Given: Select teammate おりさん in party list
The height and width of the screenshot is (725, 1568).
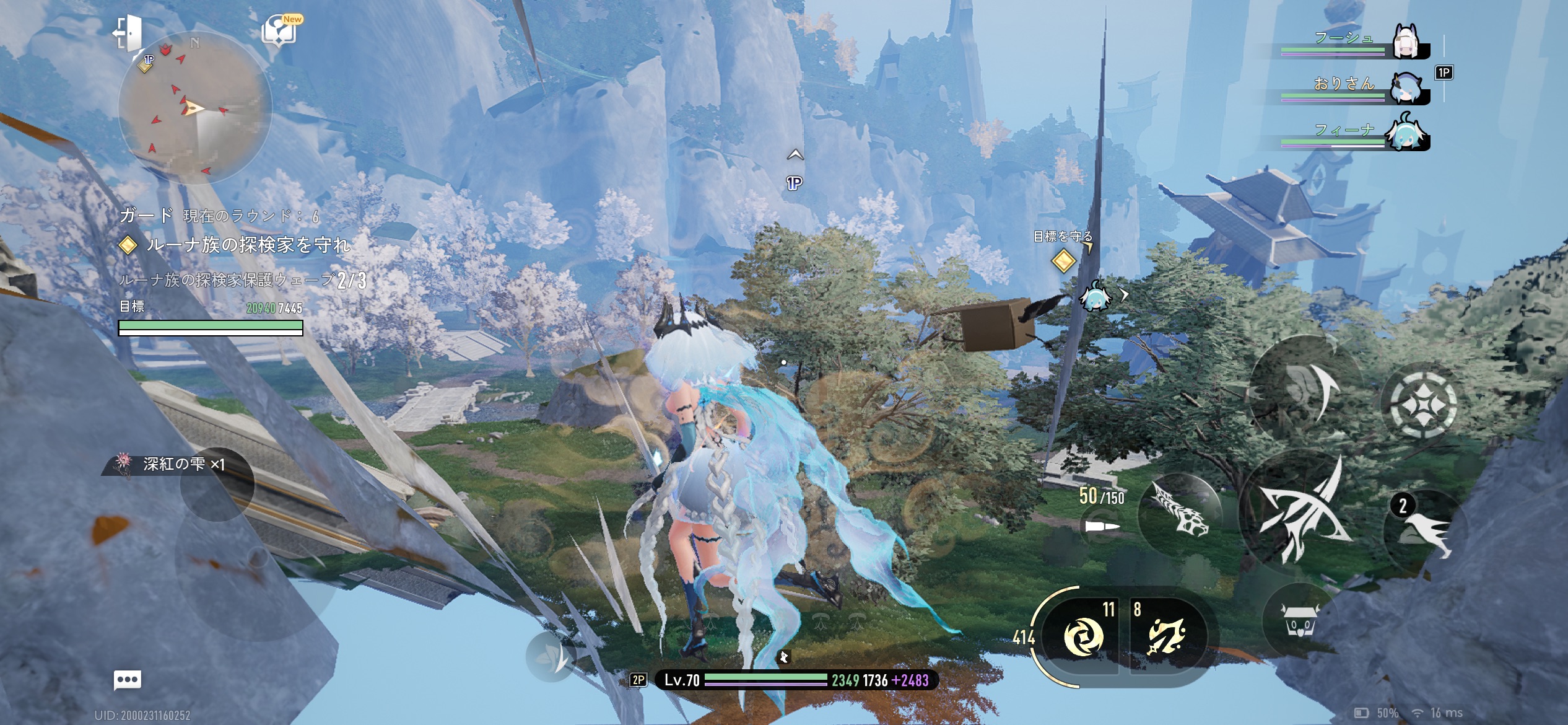Looking at the screenshot, I should pyautogui.click(x=1406, y=87).
